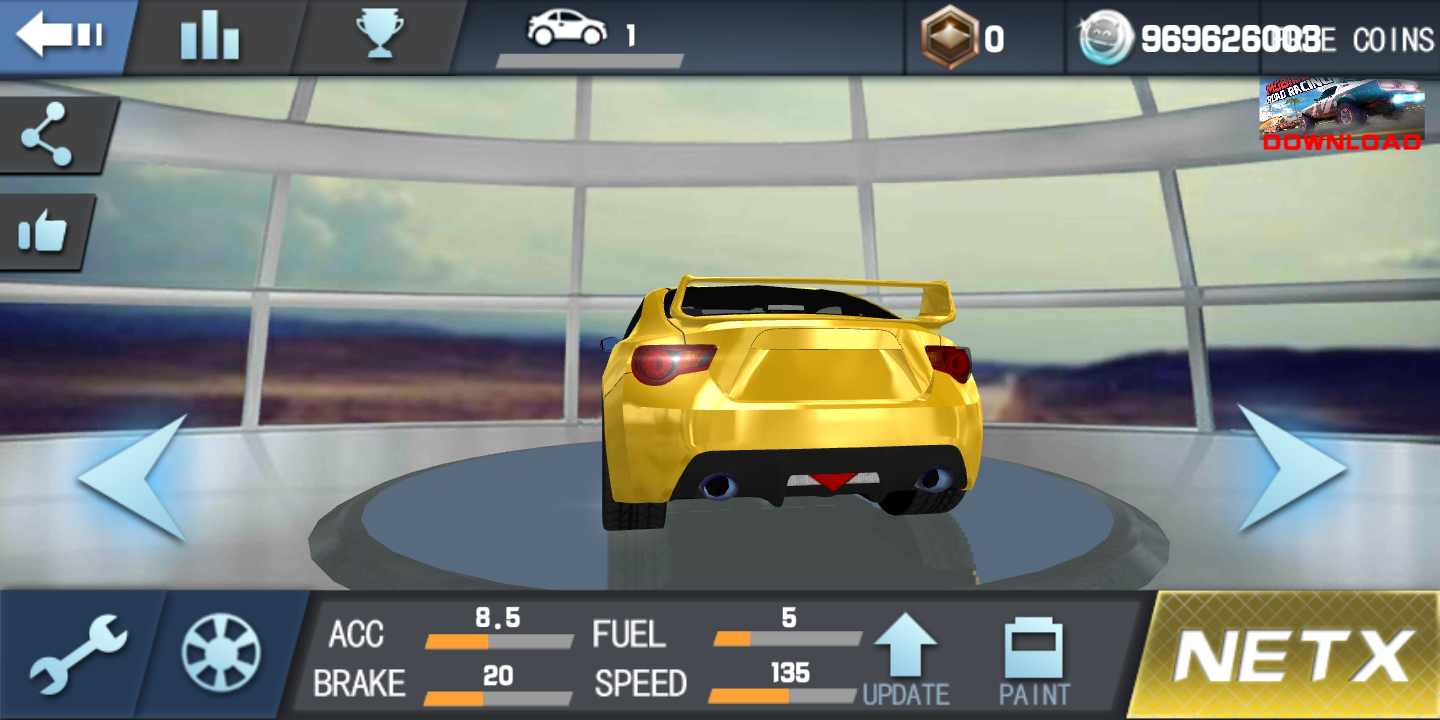View achievements via the trophy icon
The width and height of the screenshot is (1440, 720).
coord(380,36)
